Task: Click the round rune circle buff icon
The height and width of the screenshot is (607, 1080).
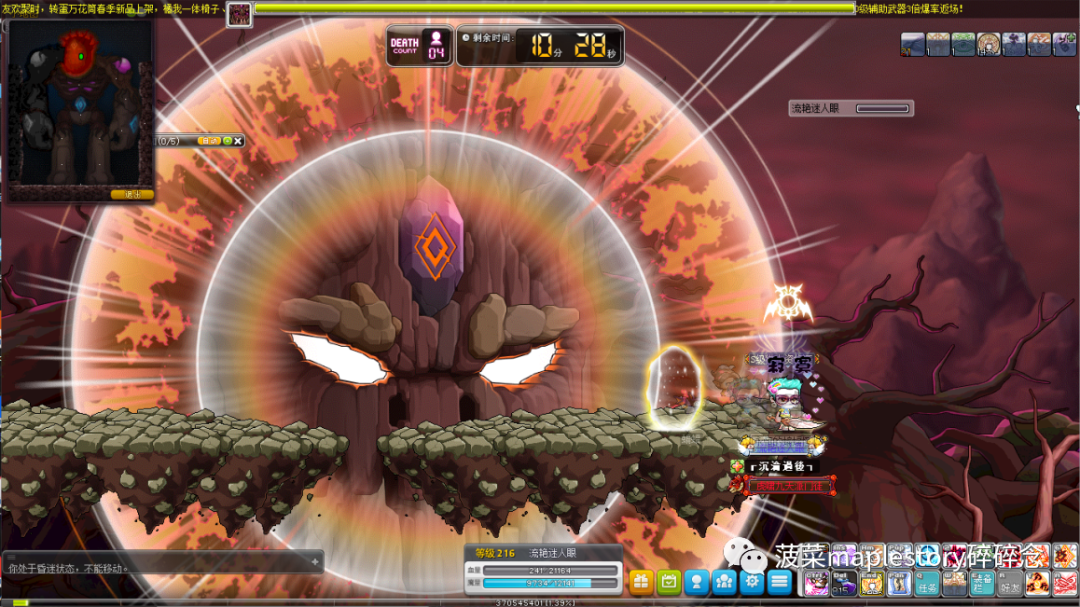Action: point(988,44)
